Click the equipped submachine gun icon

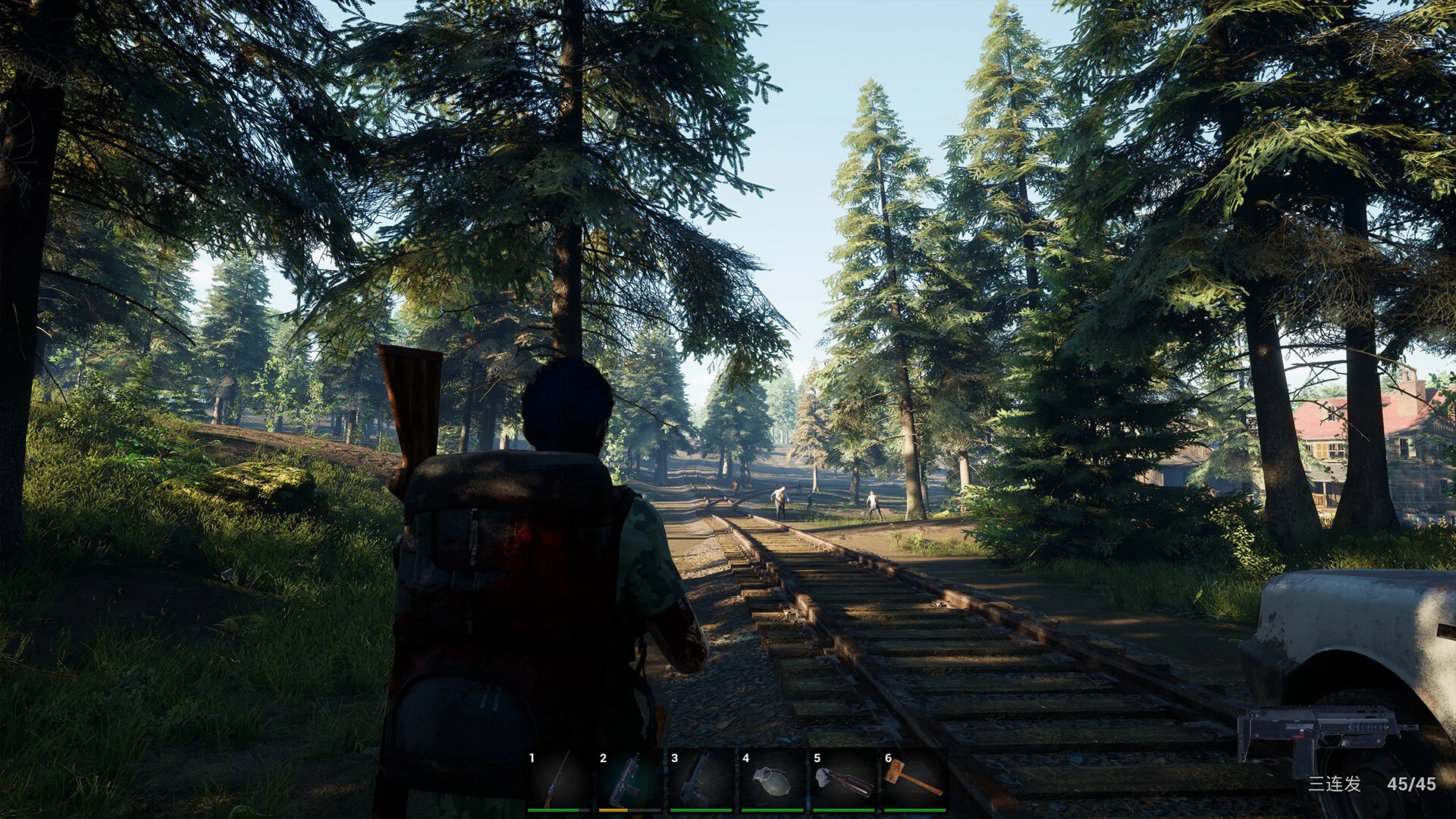click(1326, 733)
